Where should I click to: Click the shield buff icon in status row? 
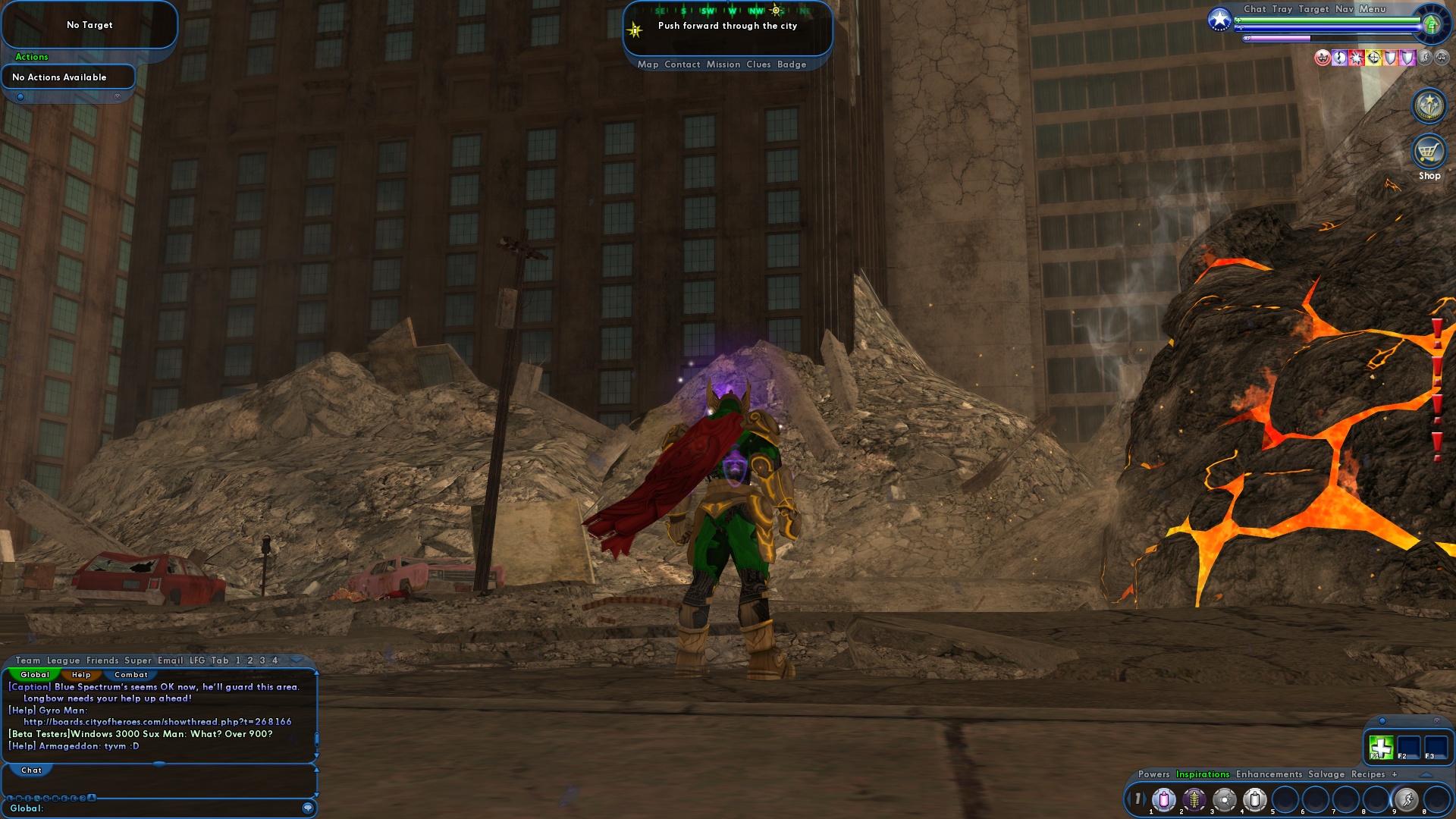point(1390,58)
